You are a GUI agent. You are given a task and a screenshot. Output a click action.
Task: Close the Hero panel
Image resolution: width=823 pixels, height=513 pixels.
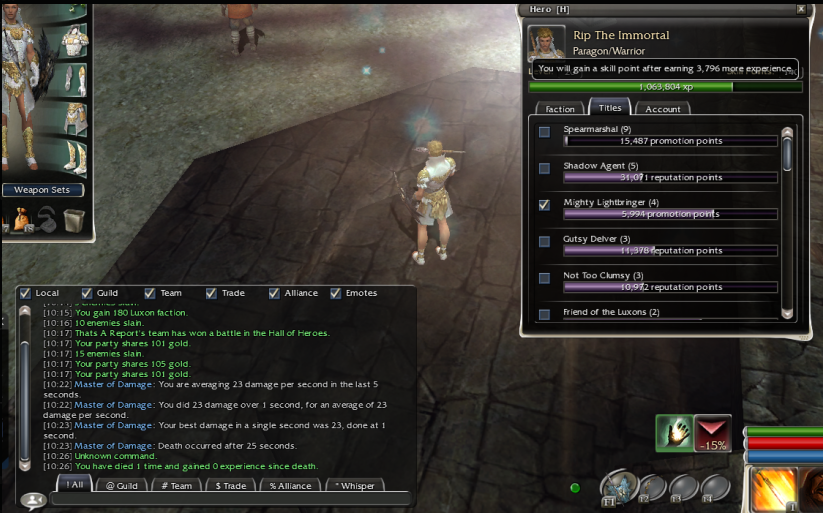pos(801,8)
